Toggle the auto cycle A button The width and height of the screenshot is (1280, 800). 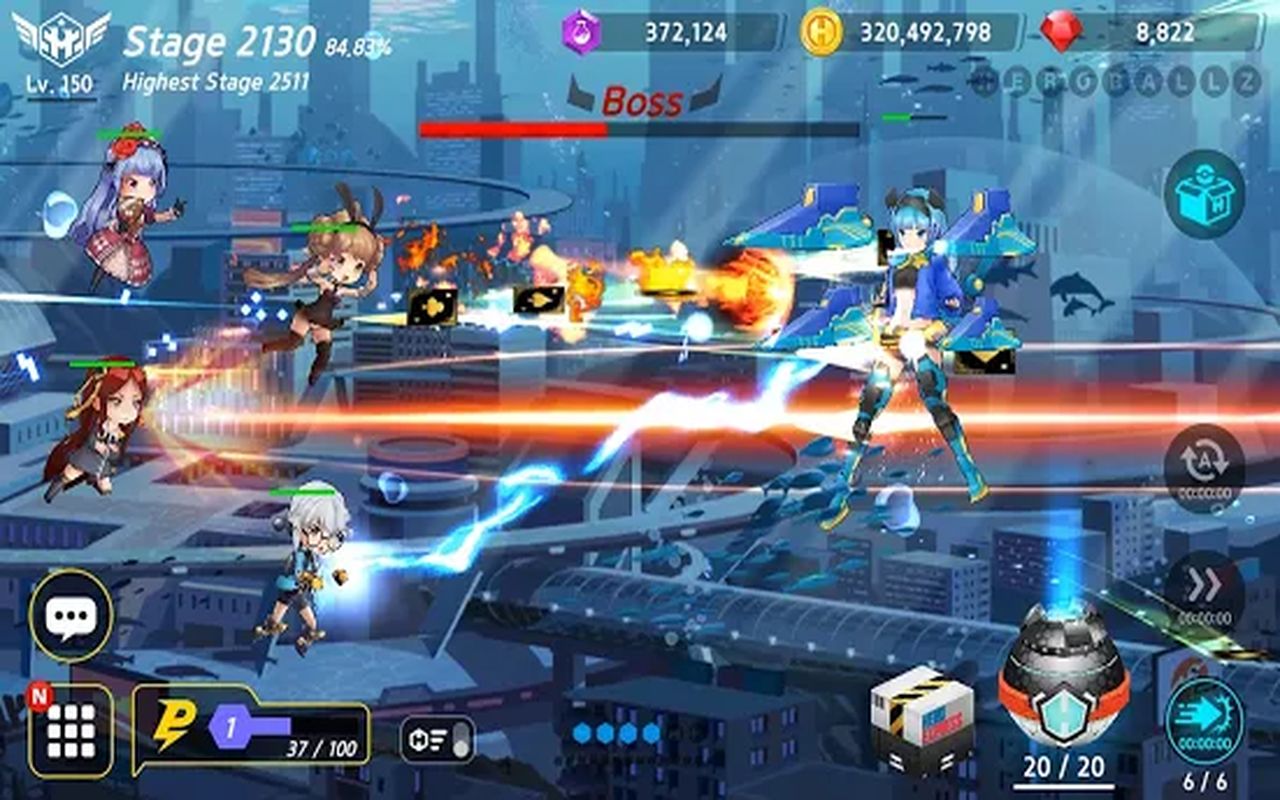(x=1204, y=465)
